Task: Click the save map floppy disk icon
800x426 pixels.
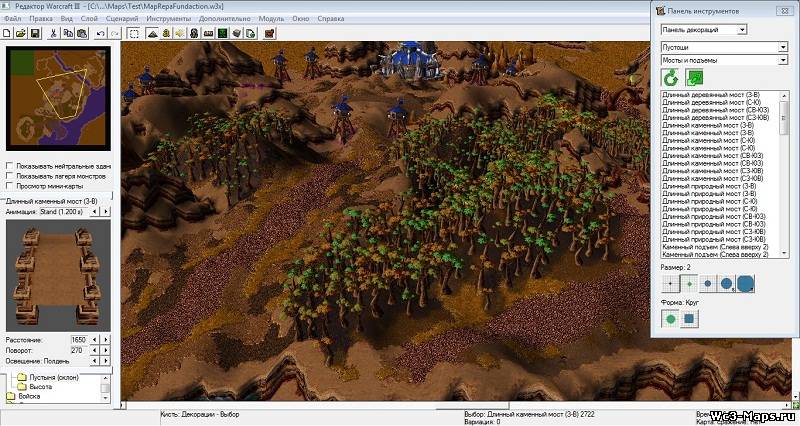Action: coord(35,33)
